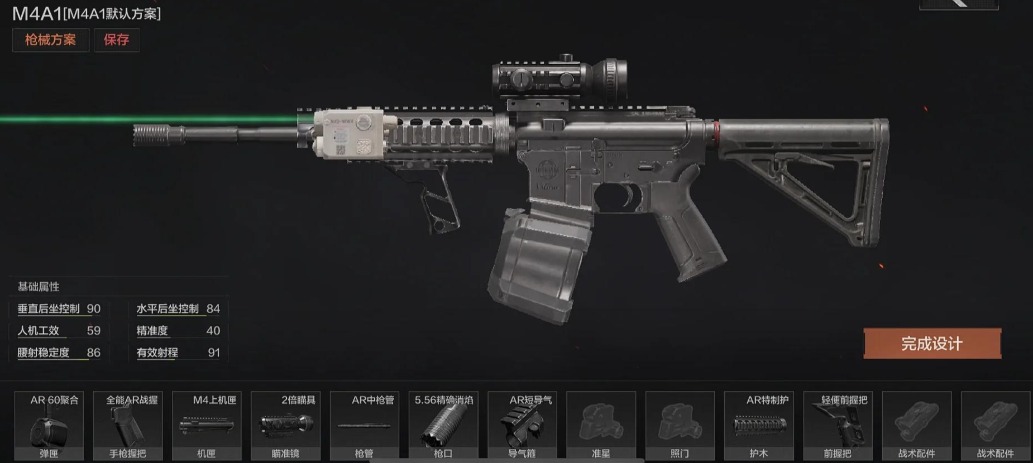Open the 护木 handguard slot
The image size is (1033, 463).
pos(759,425)
